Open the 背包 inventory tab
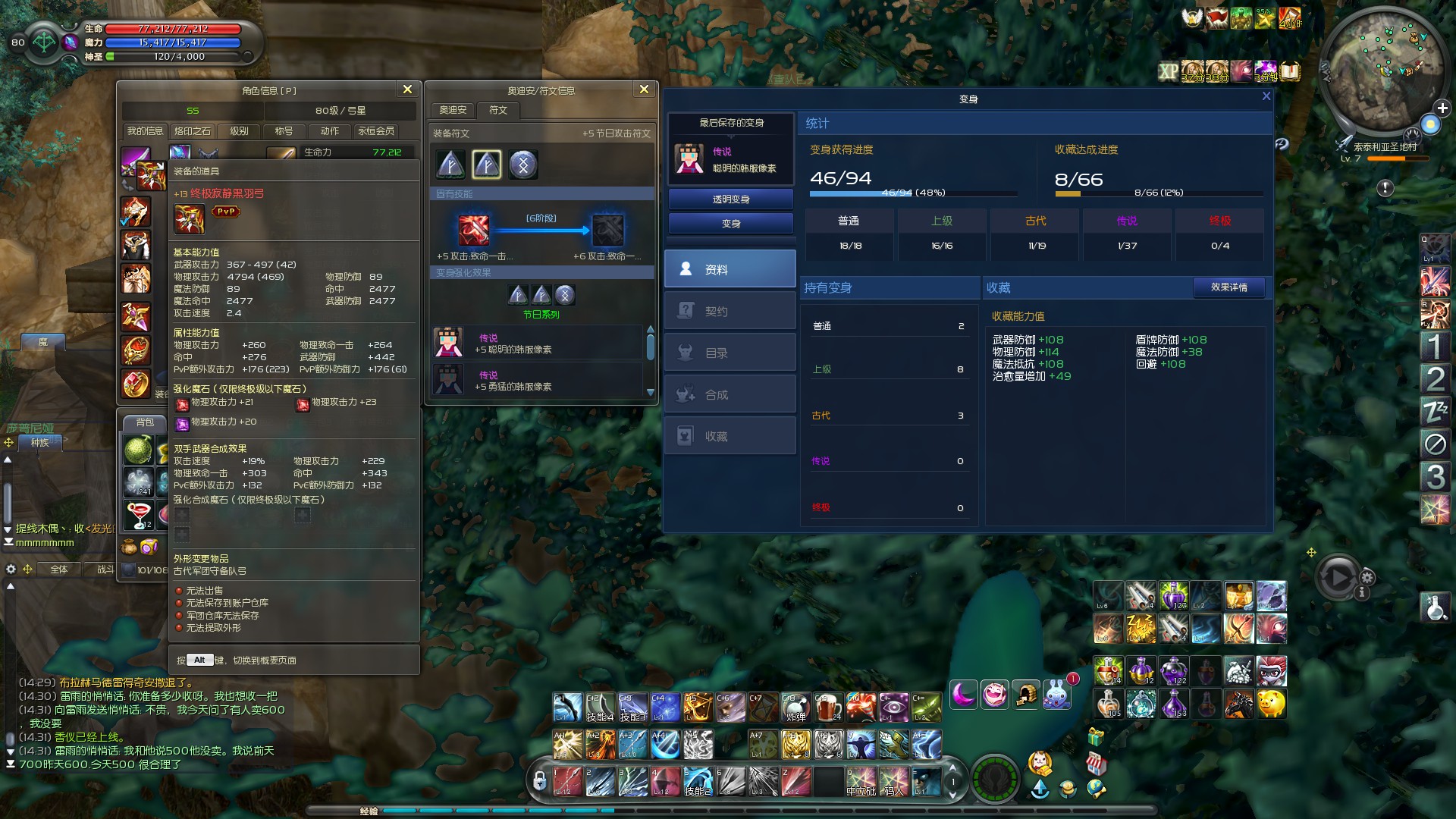Screen dimensions: 1456x819 tap(145, 422)
